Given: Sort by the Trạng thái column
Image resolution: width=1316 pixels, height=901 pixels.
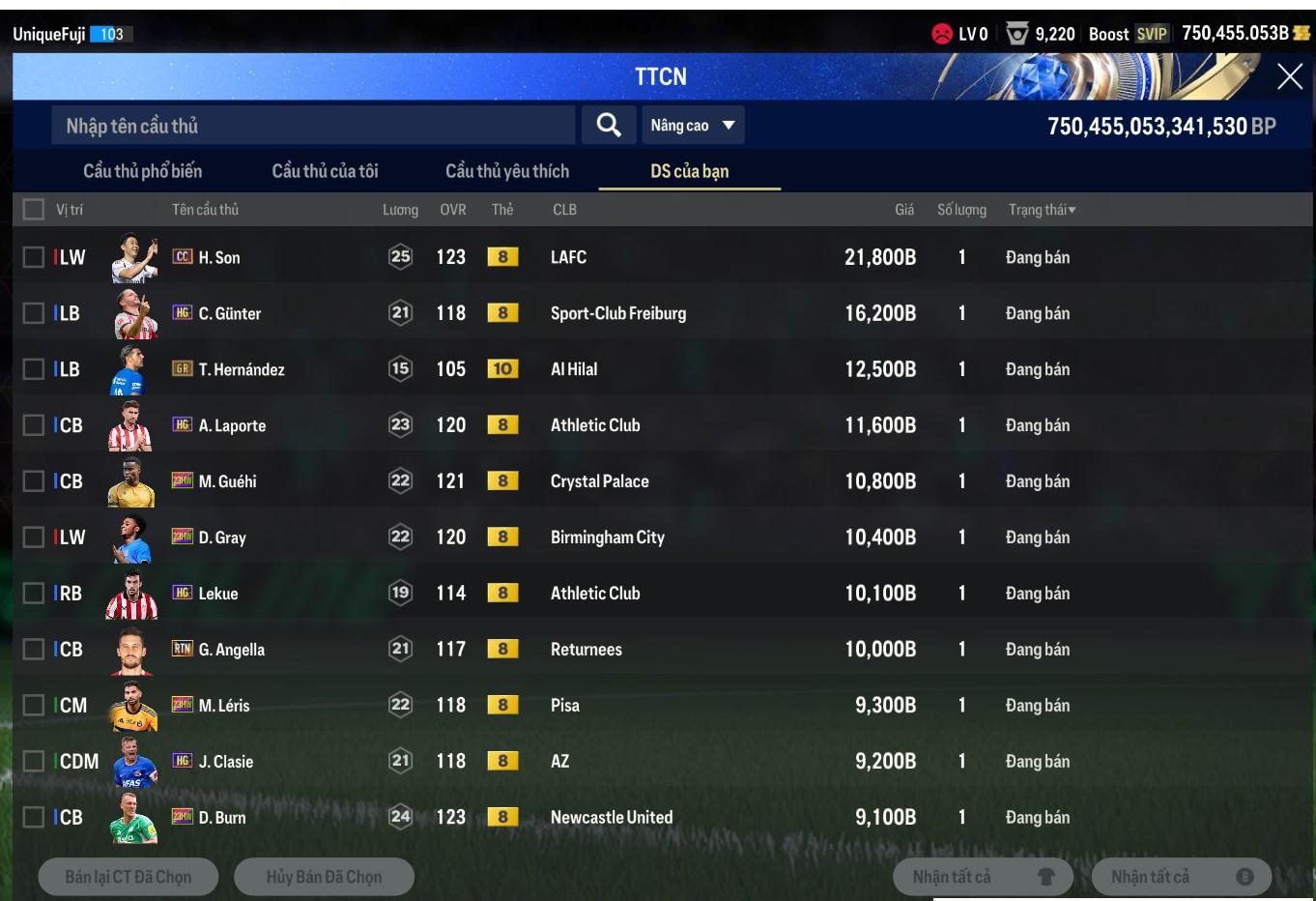Looking at the screenshot, I should pos(1042,210).
